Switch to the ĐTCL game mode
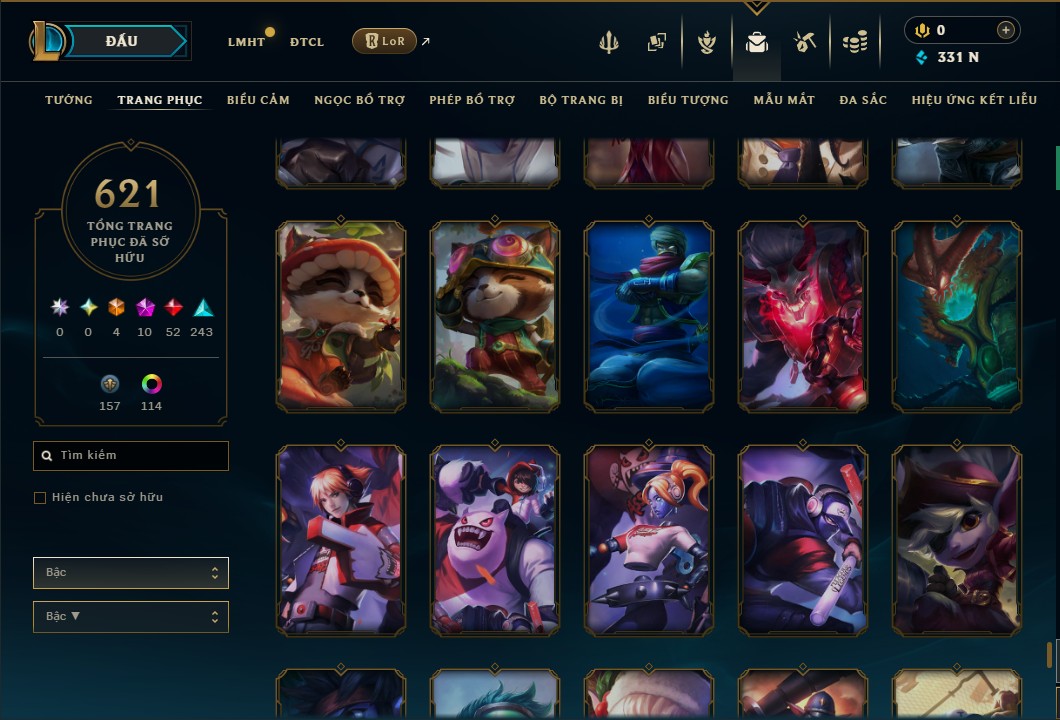The image size is (1060, 720). point(306,42)
